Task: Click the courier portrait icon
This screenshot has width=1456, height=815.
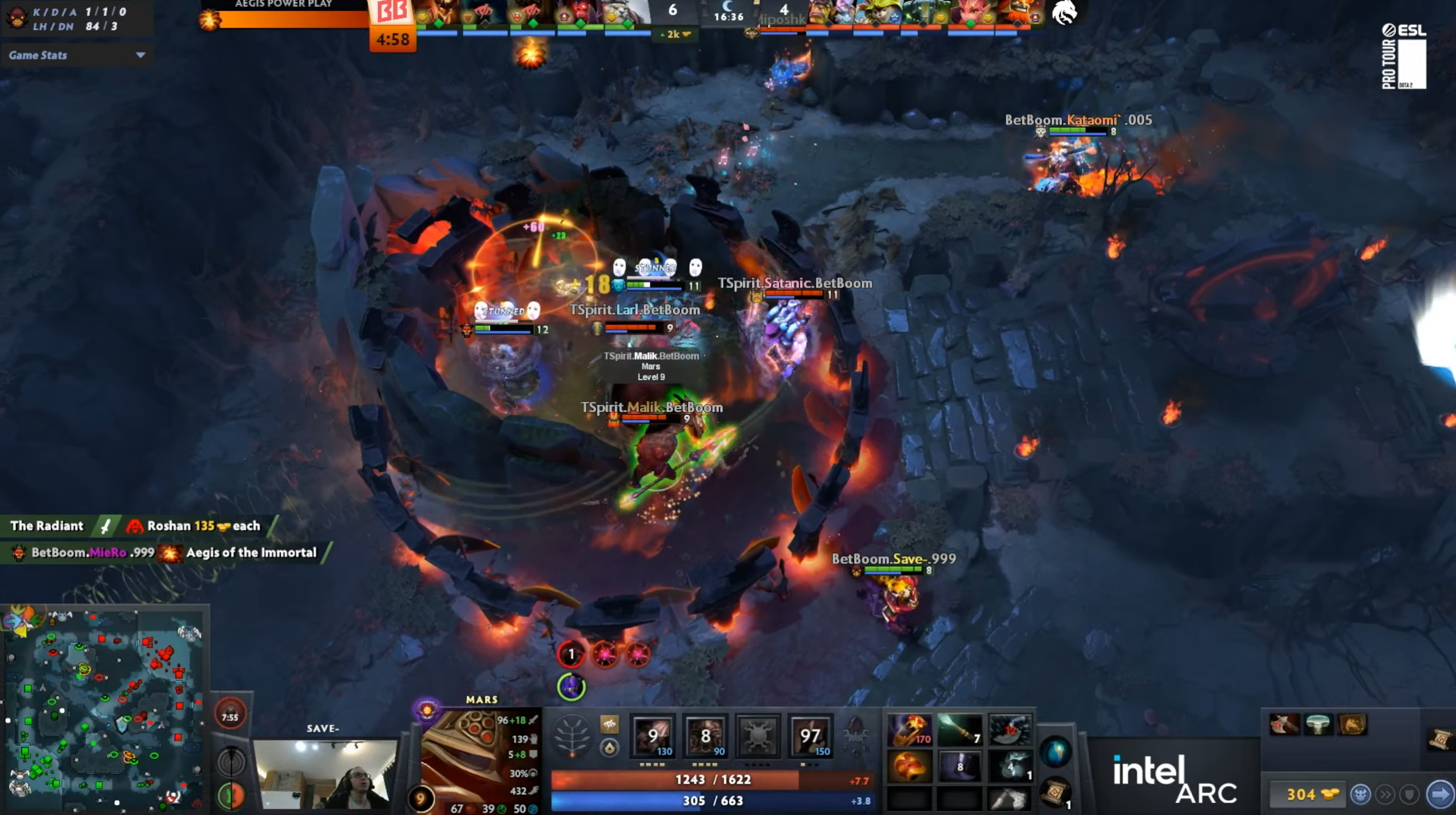Action: click(1362, 793)
